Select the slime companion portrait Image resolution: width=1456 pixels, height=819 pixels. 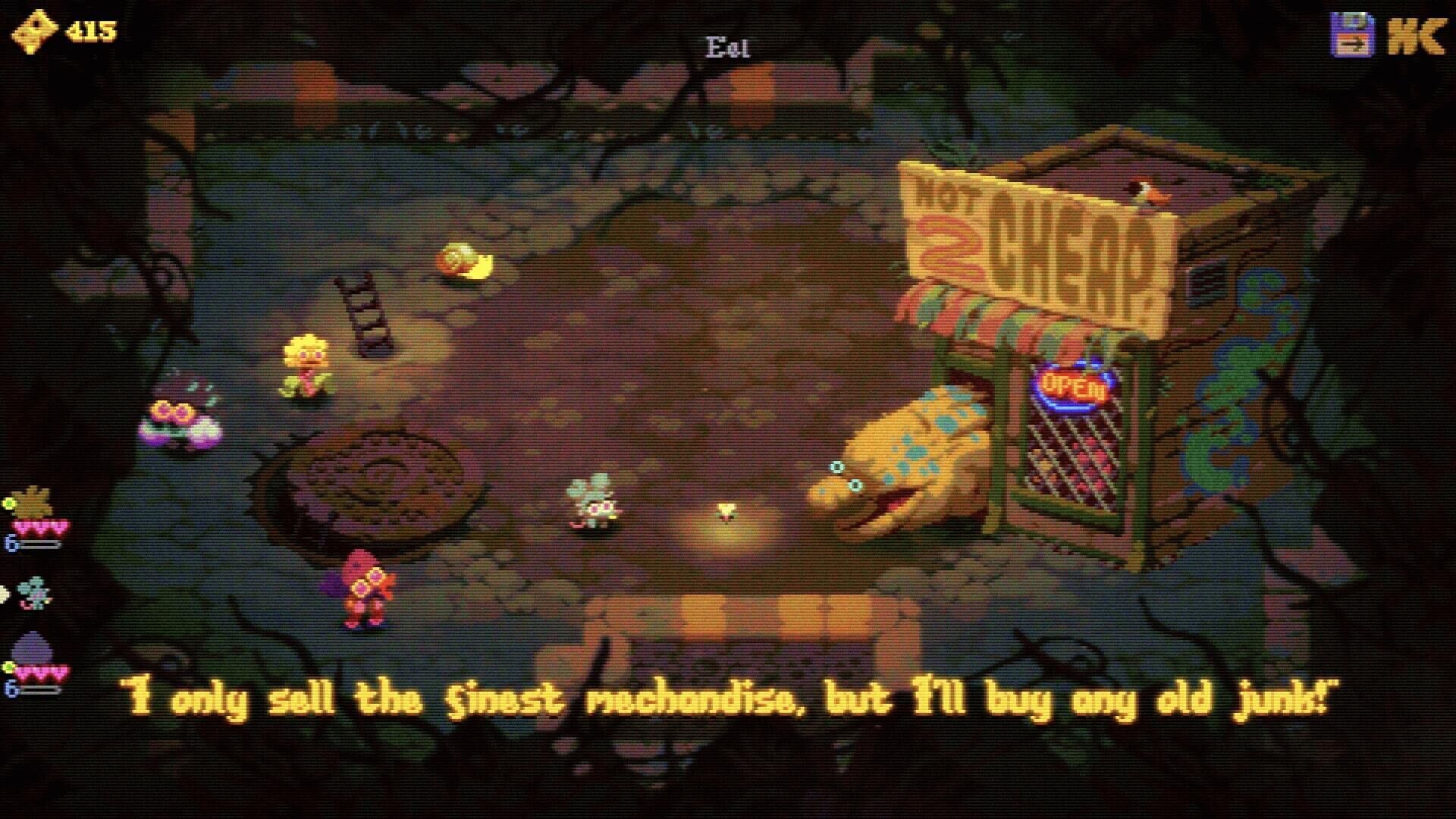(32, 647)
